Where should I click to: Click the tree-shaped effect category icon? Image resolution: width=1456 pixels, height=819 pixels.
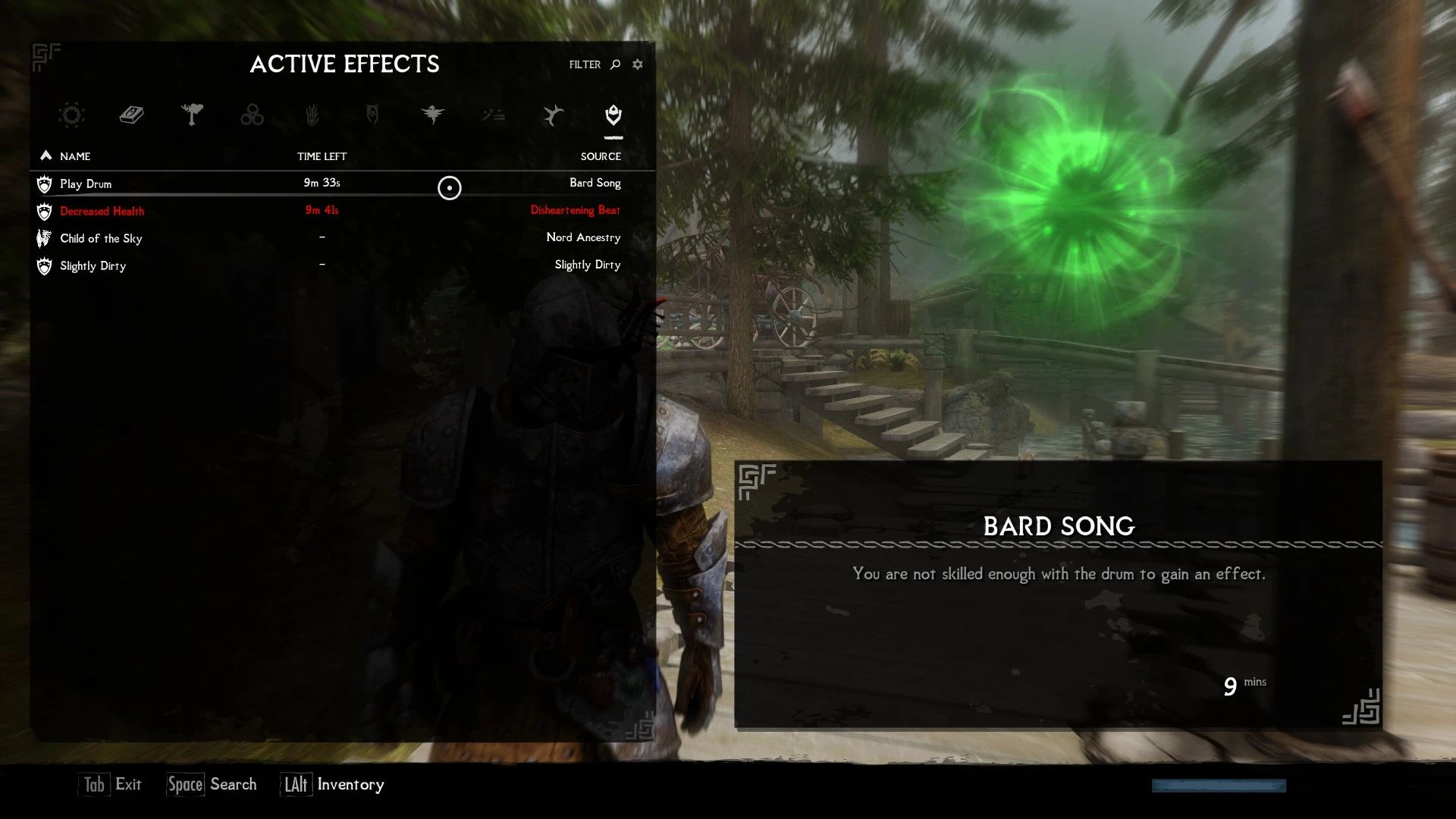point(192,115)
